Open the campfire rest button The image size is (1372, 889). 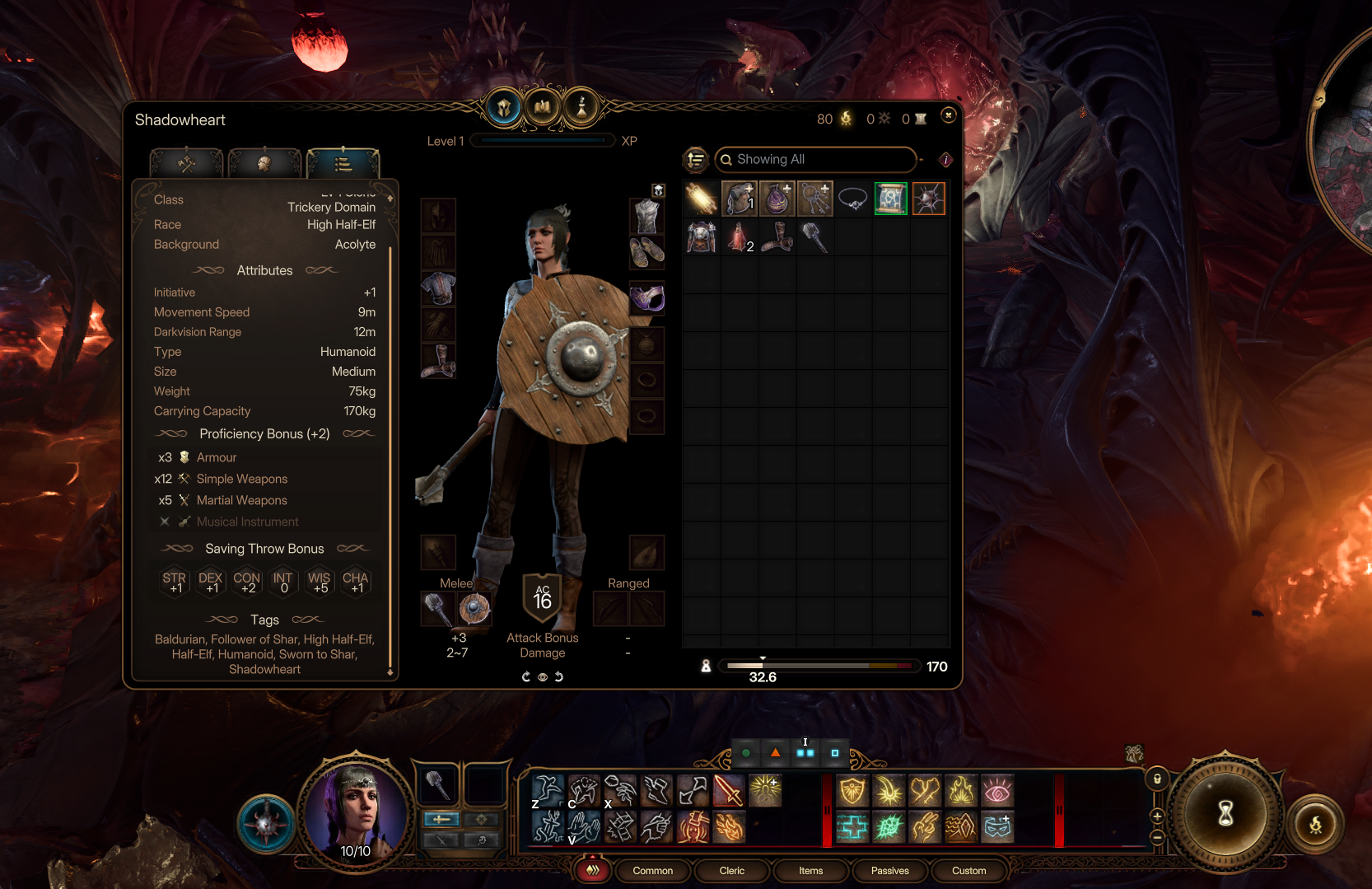tap(1315, 824)
